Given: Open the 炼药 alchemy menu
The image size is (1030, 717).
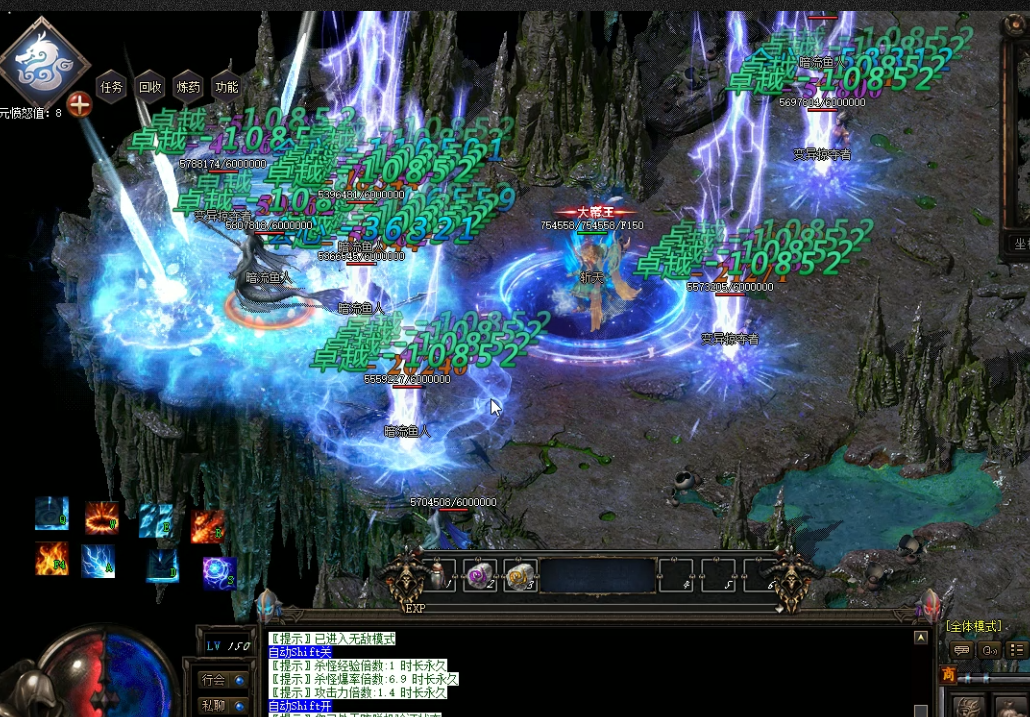Looking at the screenshot, I should click(188, 87).
